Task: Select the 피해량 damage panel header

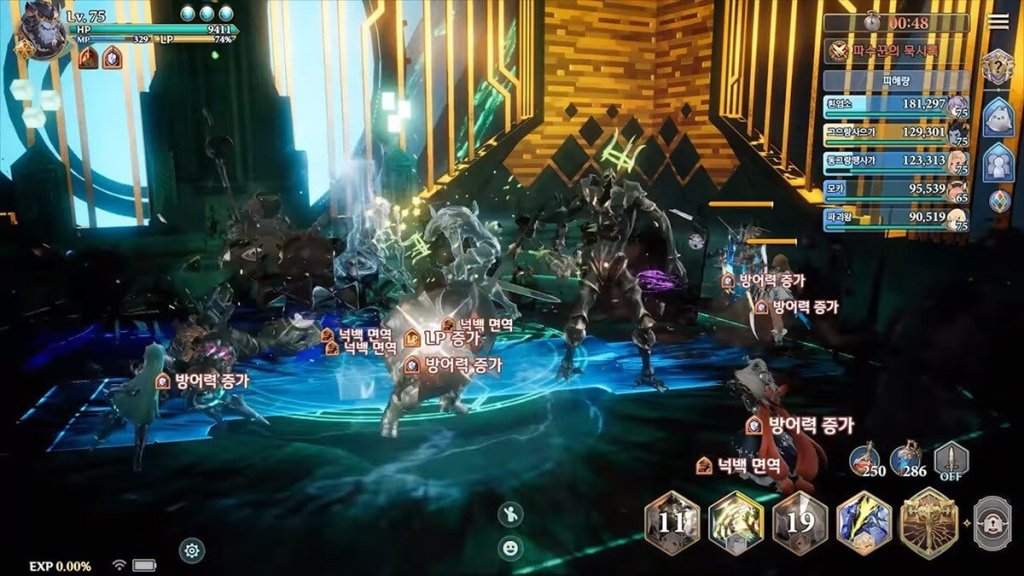Action: pos(896,80)
